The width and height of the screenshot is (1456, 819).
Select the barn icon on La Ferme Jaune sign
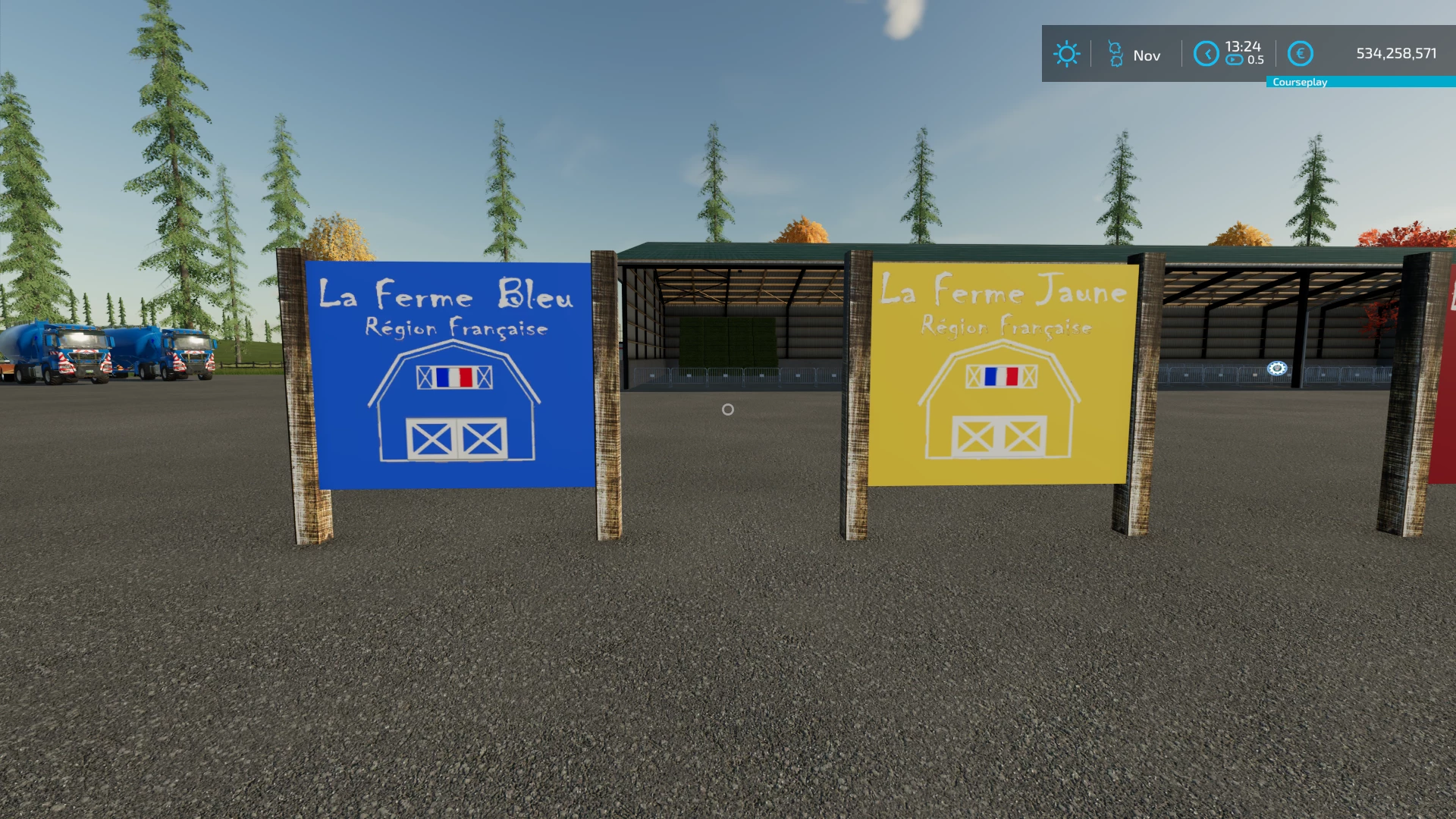click(1001, 398)
